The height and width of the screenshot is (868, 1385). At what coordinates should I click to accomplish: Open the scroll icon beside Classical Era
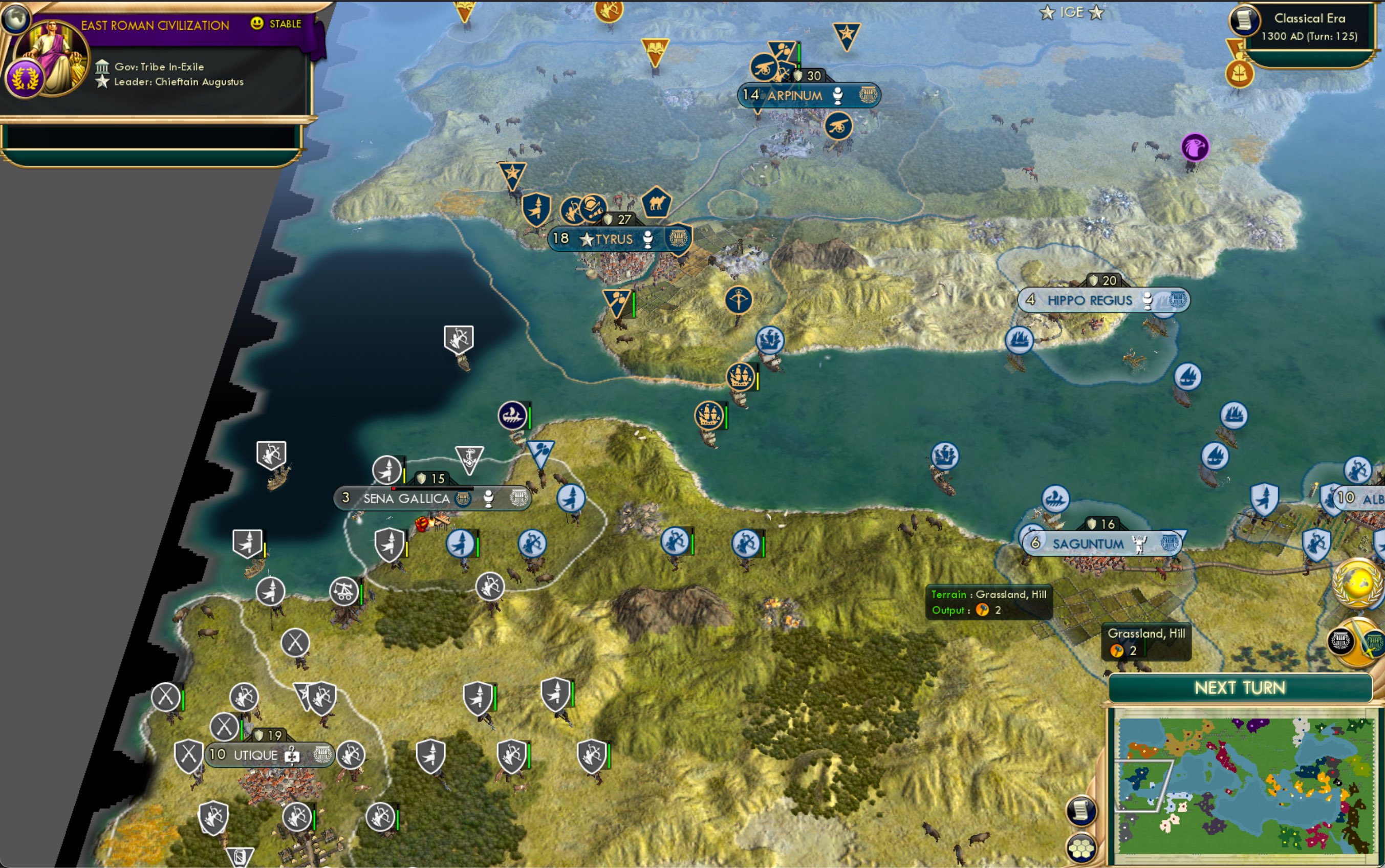click(1243, 20)
